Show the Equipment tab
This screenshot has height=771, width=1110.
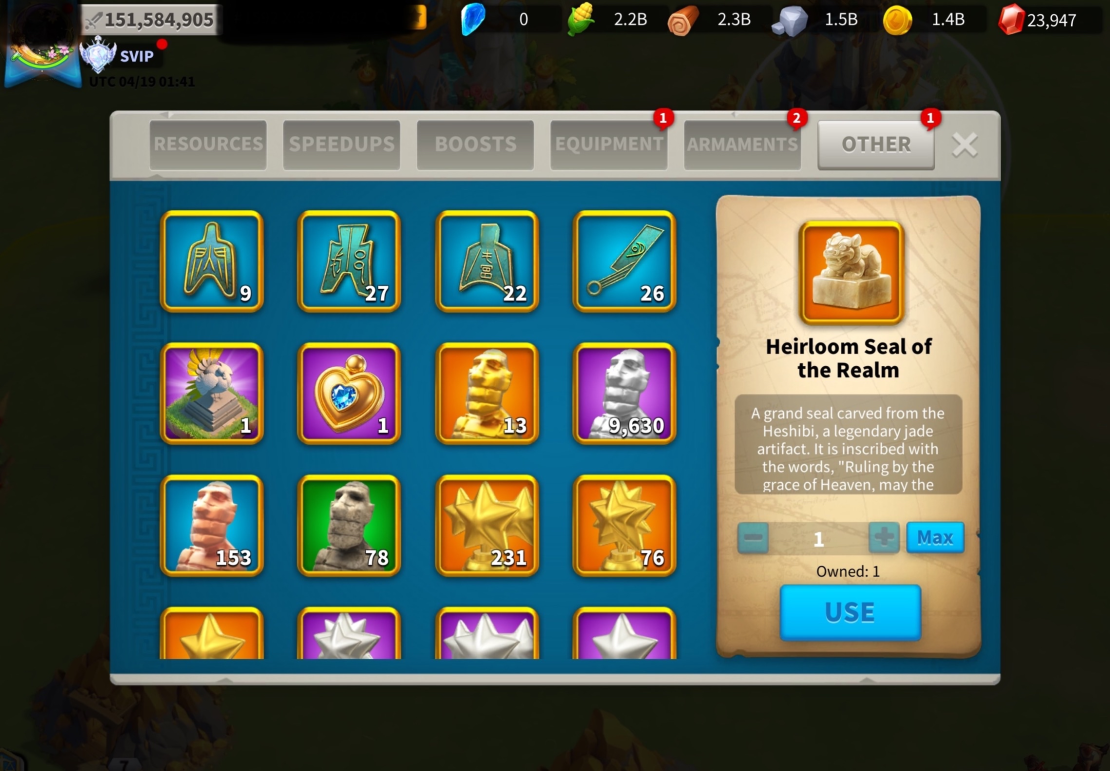609,144
